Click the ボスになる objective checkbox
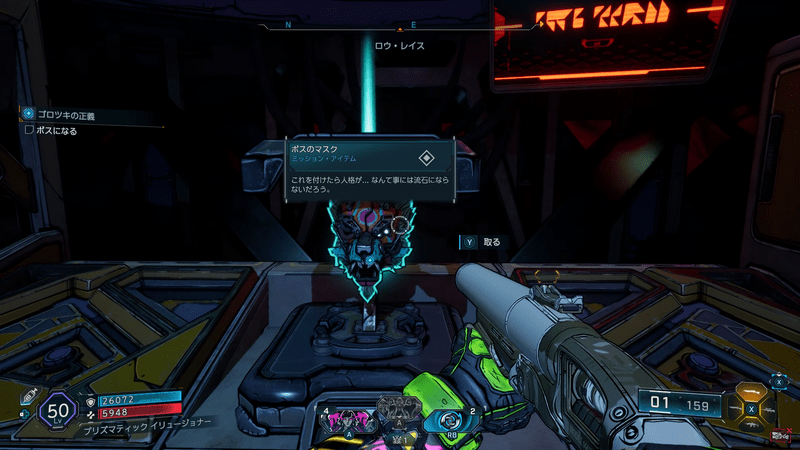 point(29,129)
